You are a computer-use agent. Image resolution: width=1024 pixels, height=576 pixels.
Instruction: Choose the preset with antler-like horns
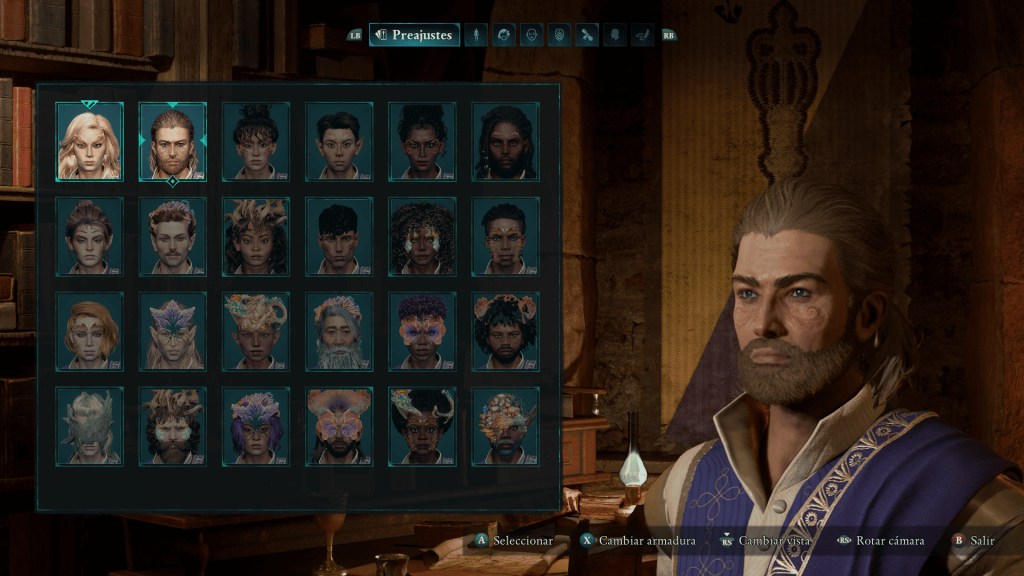coord(422,426)
